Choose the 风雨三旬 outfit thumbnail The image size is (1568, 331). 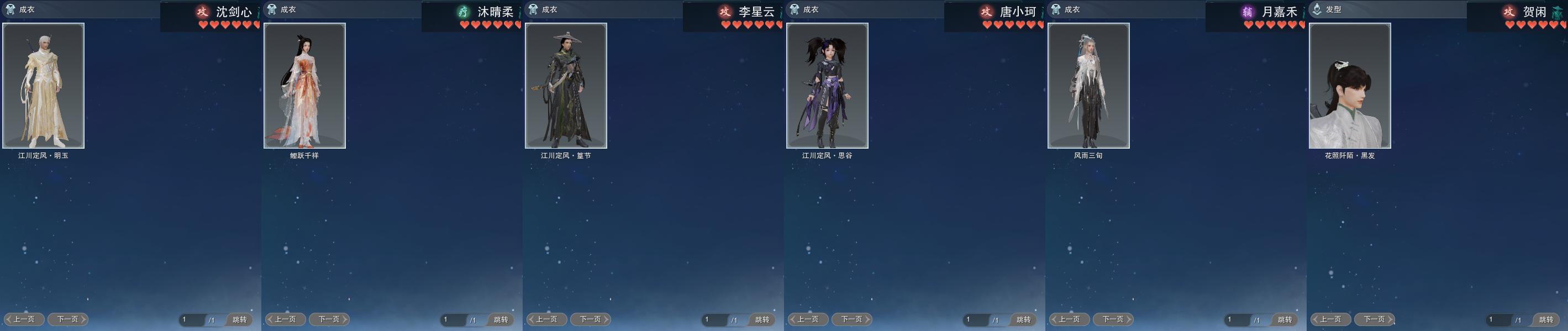pyautogui.click(x=1088, y=86)
